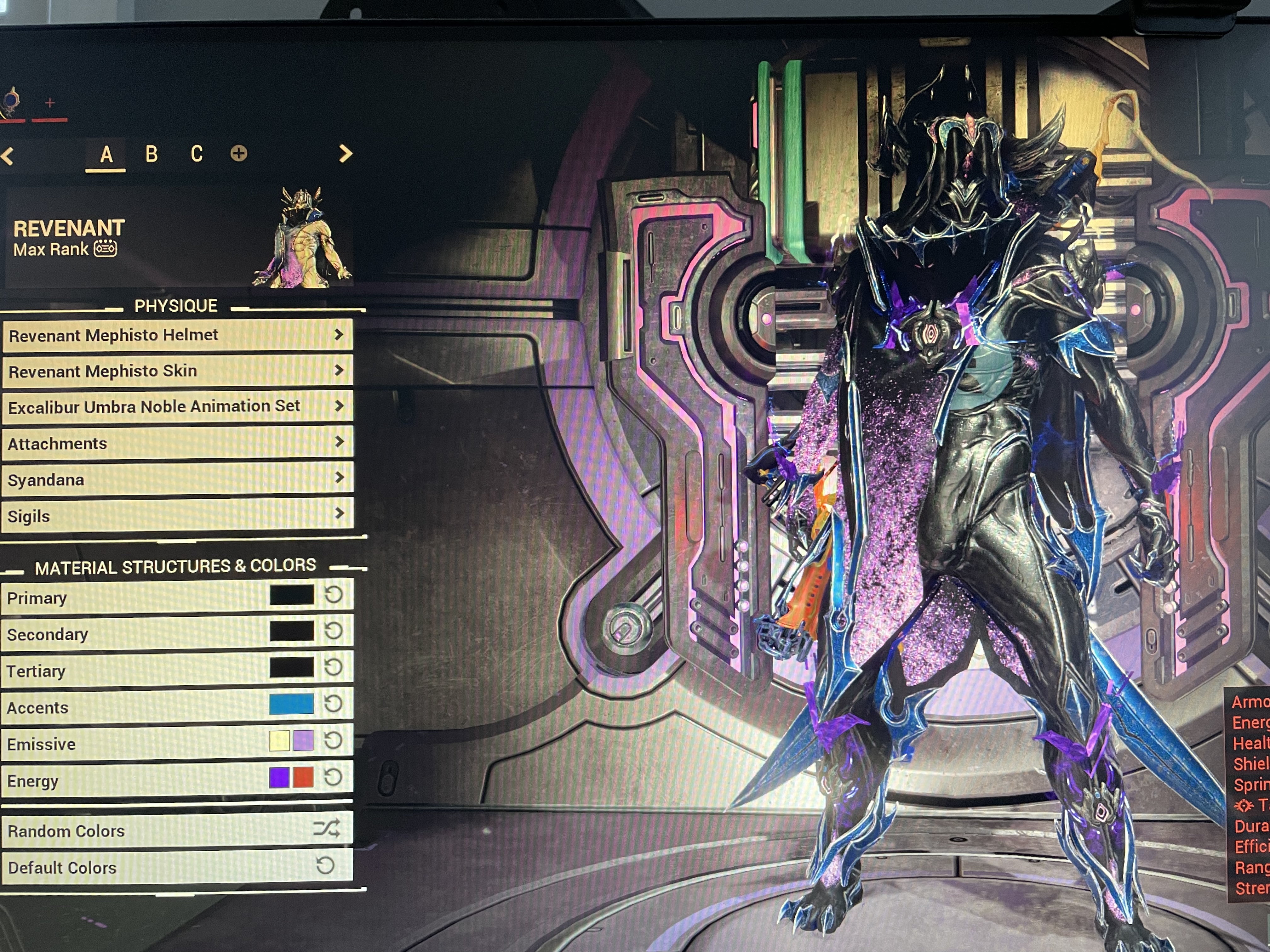Image resolution: width=1270 pixels, height=952 pixels.
Task: Apply Random Colors
Action: (177, 830)
